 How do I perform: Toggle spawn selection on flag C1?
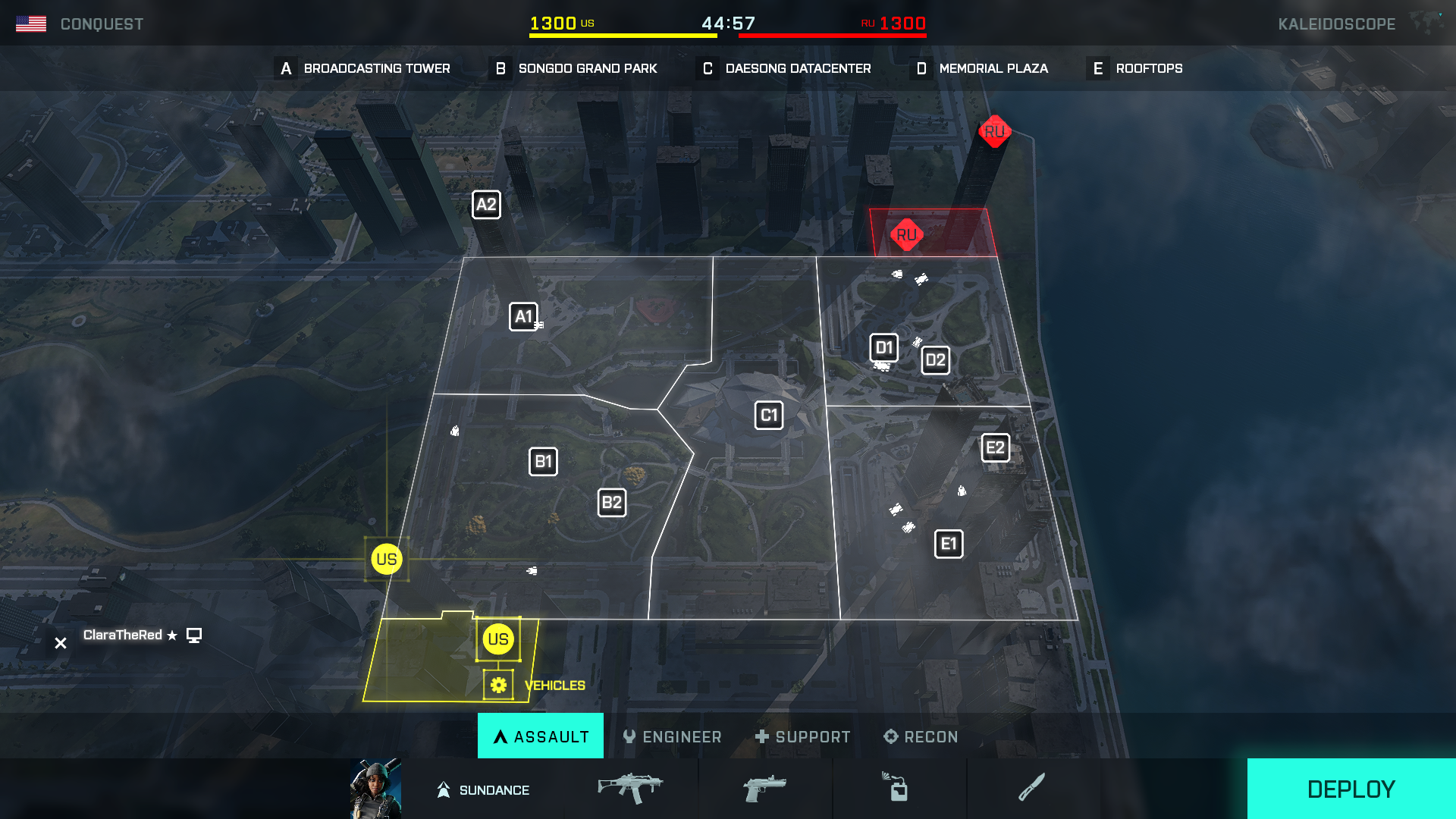point(768,415)
